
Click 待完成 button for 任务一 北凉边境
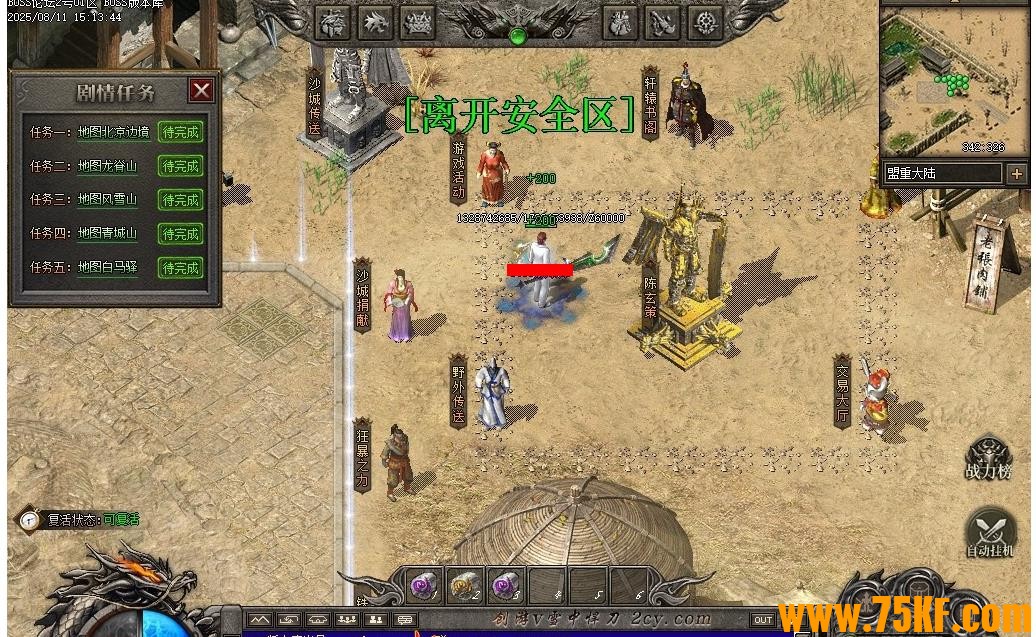(180, 132)
